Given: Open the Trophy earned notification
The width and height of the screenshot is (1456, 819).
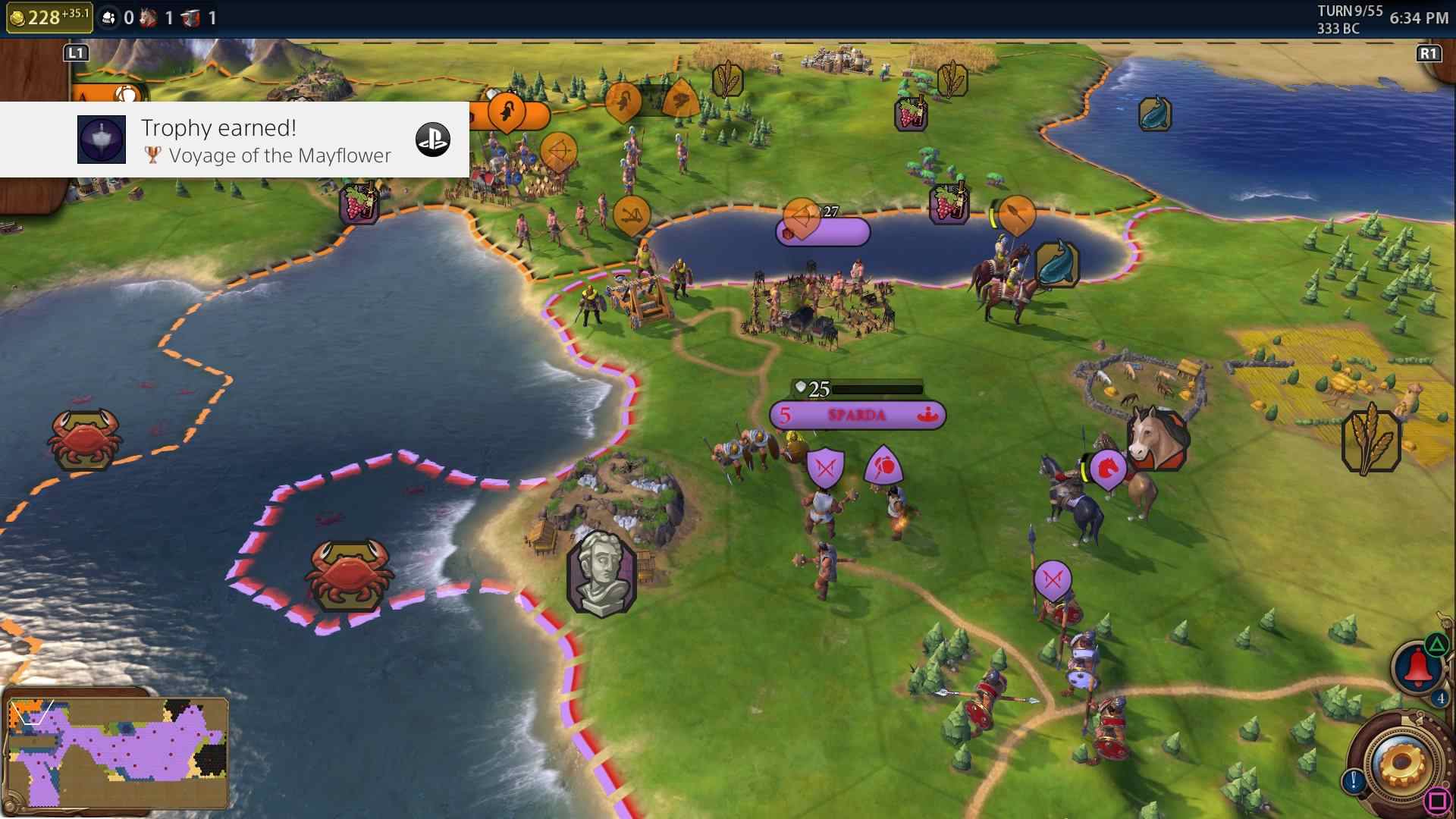Looking at the screenshot, I should [x=235, y=140].
